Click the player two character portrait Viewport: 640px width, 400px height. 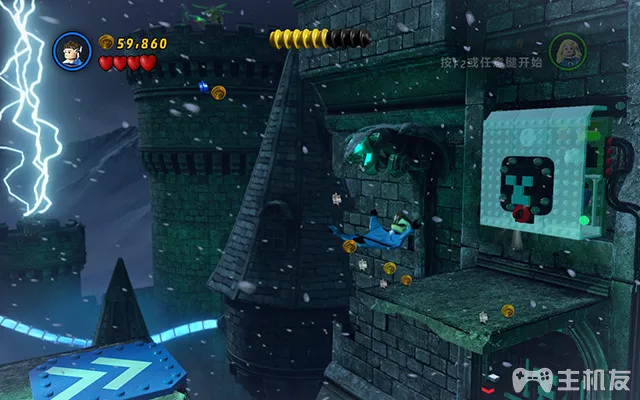point(566,50)
